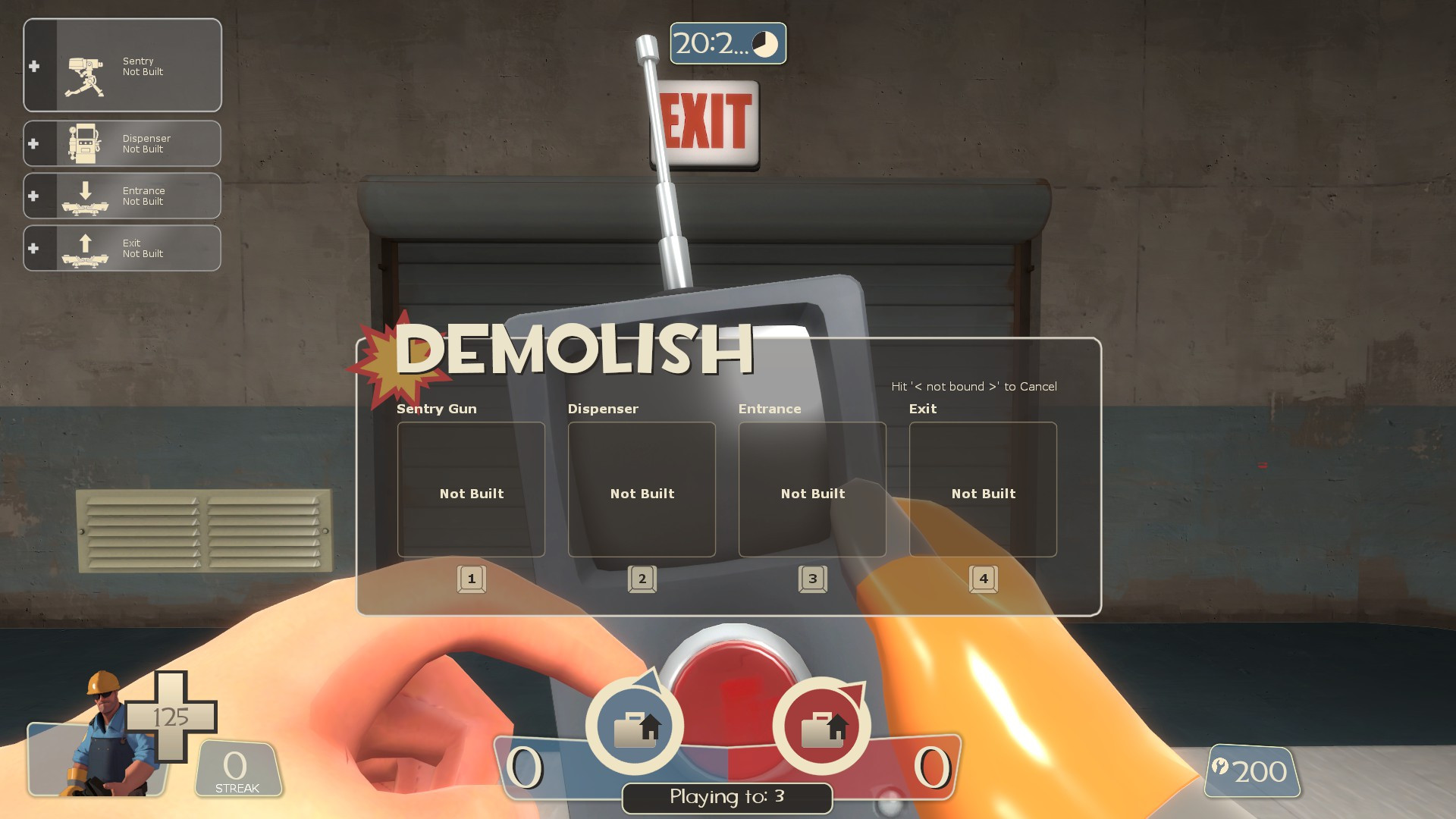Click the metal counter showing 200
The image size is (1456, 819).
1254,772
